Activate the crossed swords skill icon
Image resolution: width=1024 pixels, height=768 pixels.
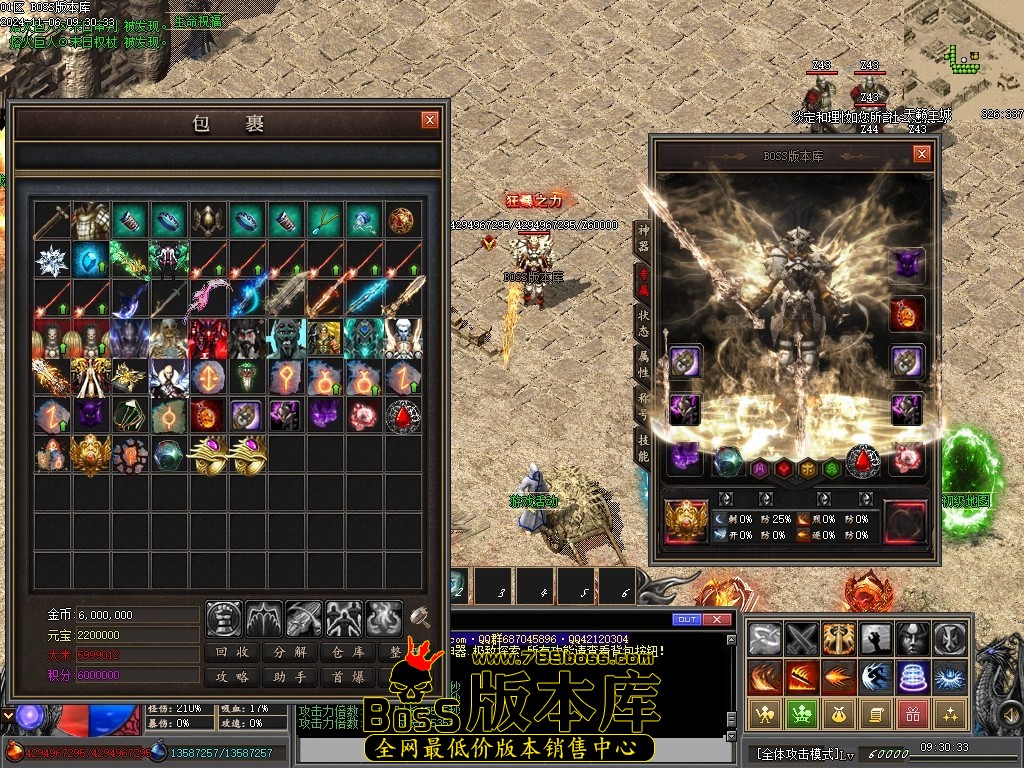click(x=801, y=637)
